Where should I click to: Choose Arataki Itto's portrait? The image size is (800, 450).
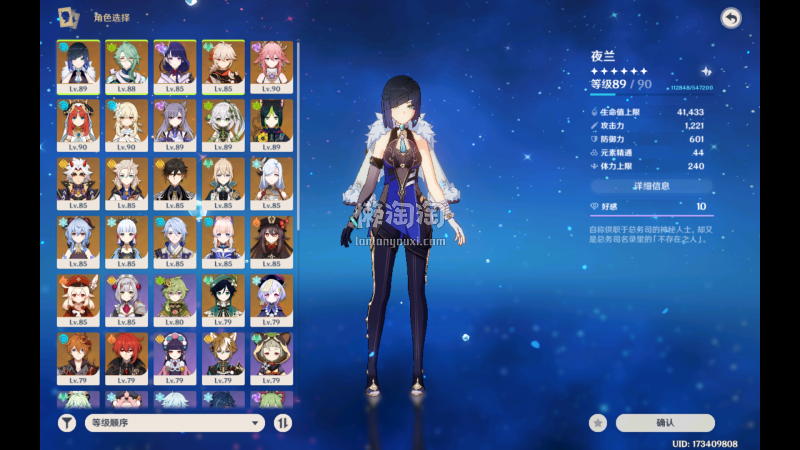(x=77, y=182)
